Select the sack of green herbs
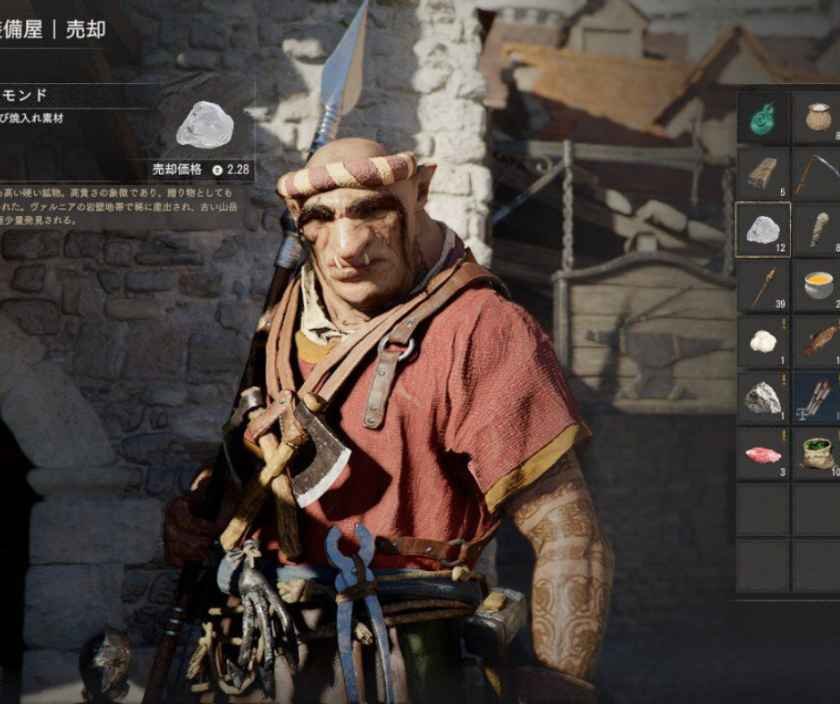Viewport: 840px width, 704px height. click(818, 453)
